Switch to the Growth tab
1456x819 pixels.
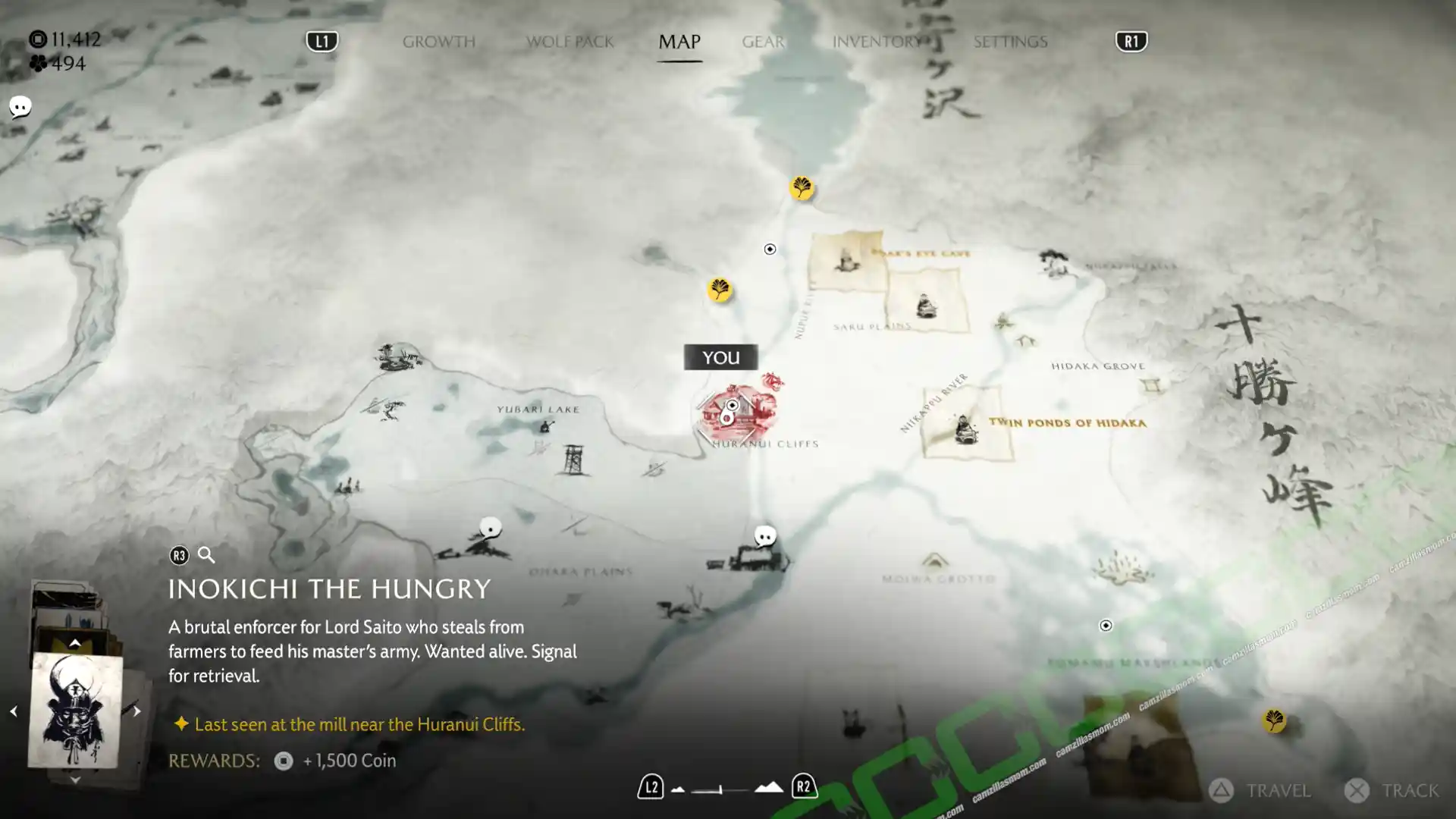pos(438,42)
